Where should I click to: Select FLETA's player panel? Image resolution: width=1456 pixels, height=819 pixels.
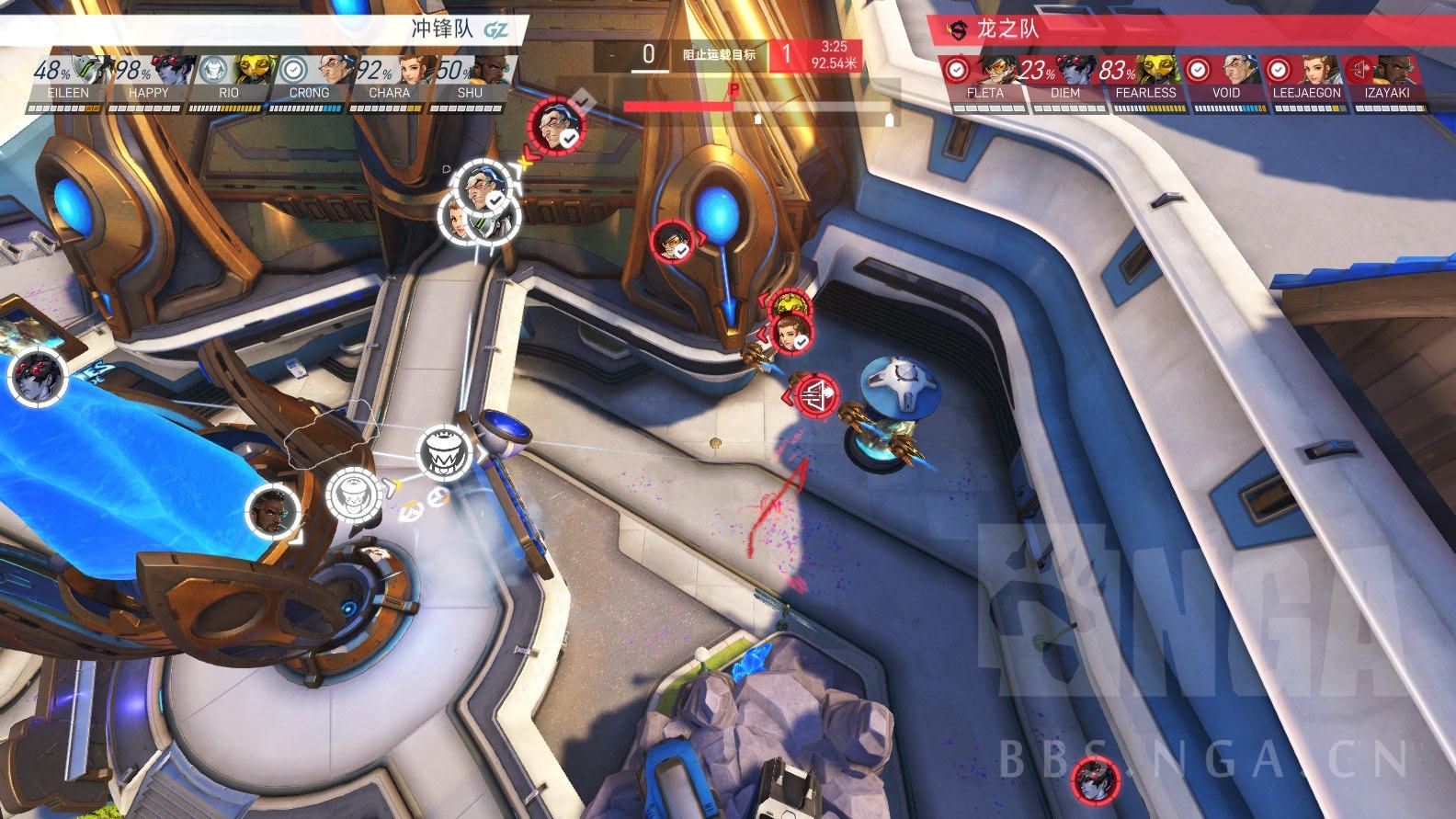tap(985, 81)
